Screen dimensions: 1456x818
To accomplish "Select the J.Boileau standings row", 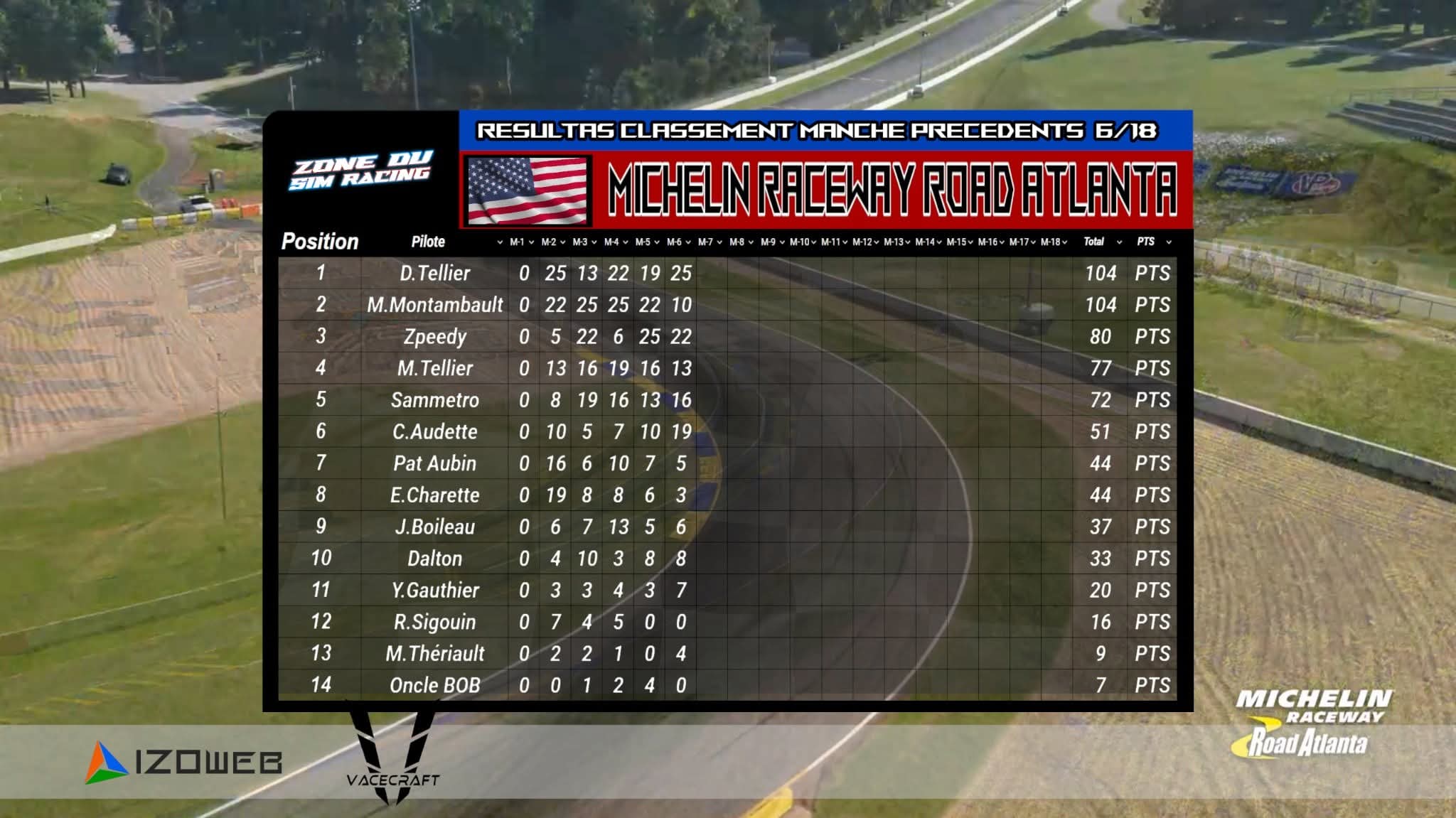I will (434, 527).
